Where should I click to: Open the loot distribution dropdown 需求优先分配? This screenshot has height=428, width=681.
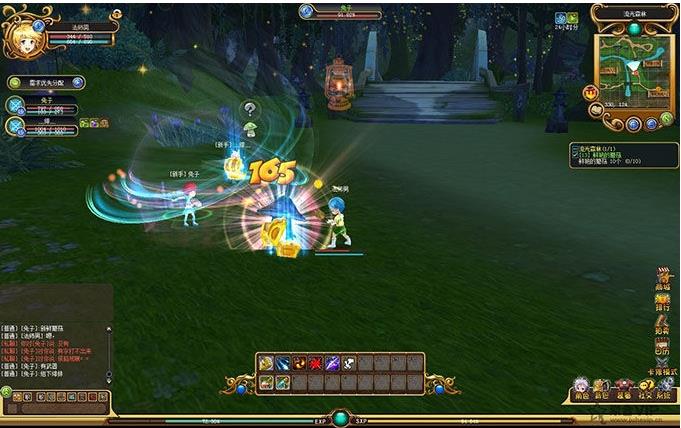[x=46, y=83]
